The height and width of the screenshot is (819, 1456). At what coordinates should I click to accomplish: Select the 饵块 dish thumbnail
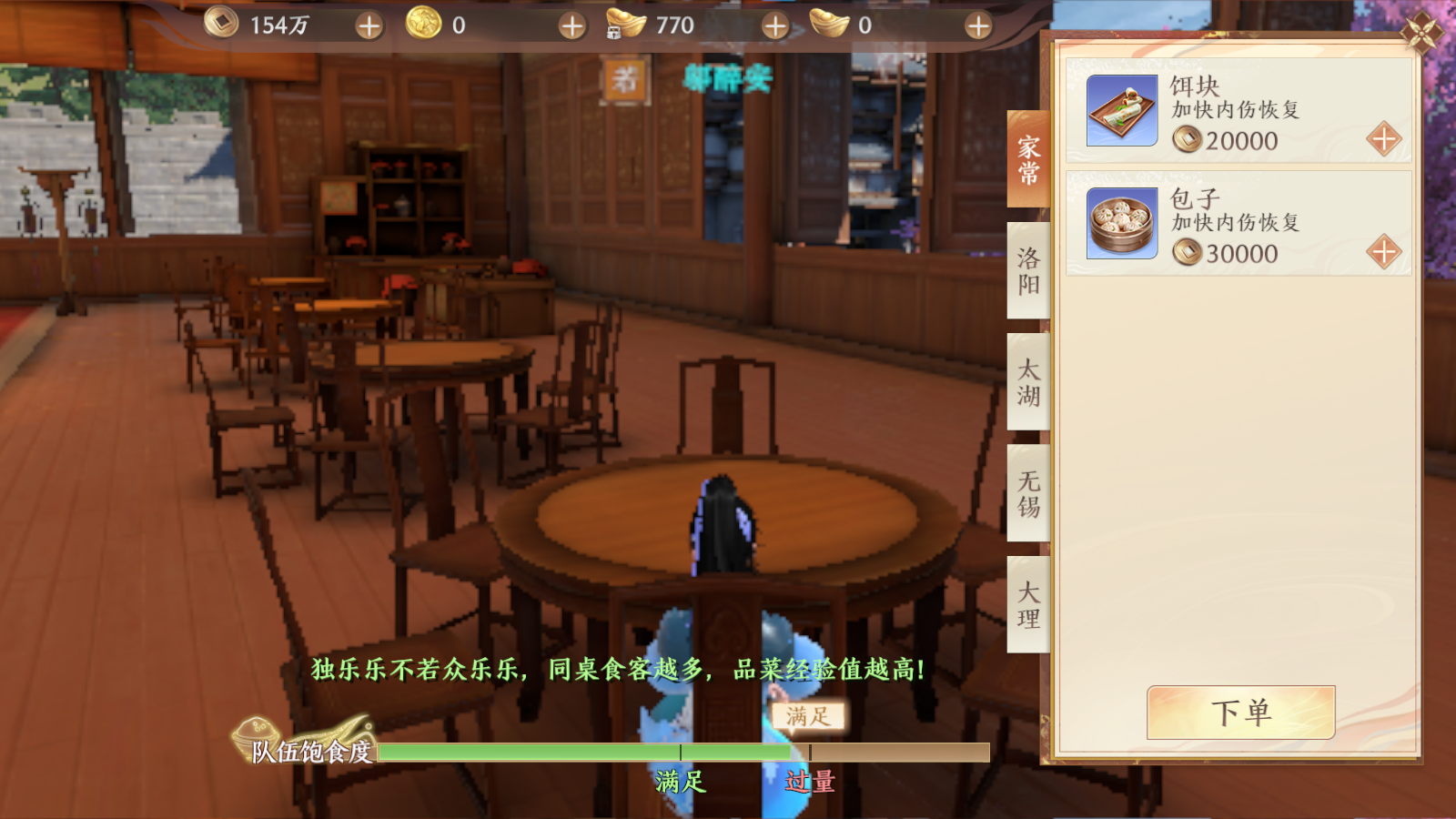point(1122,111)
